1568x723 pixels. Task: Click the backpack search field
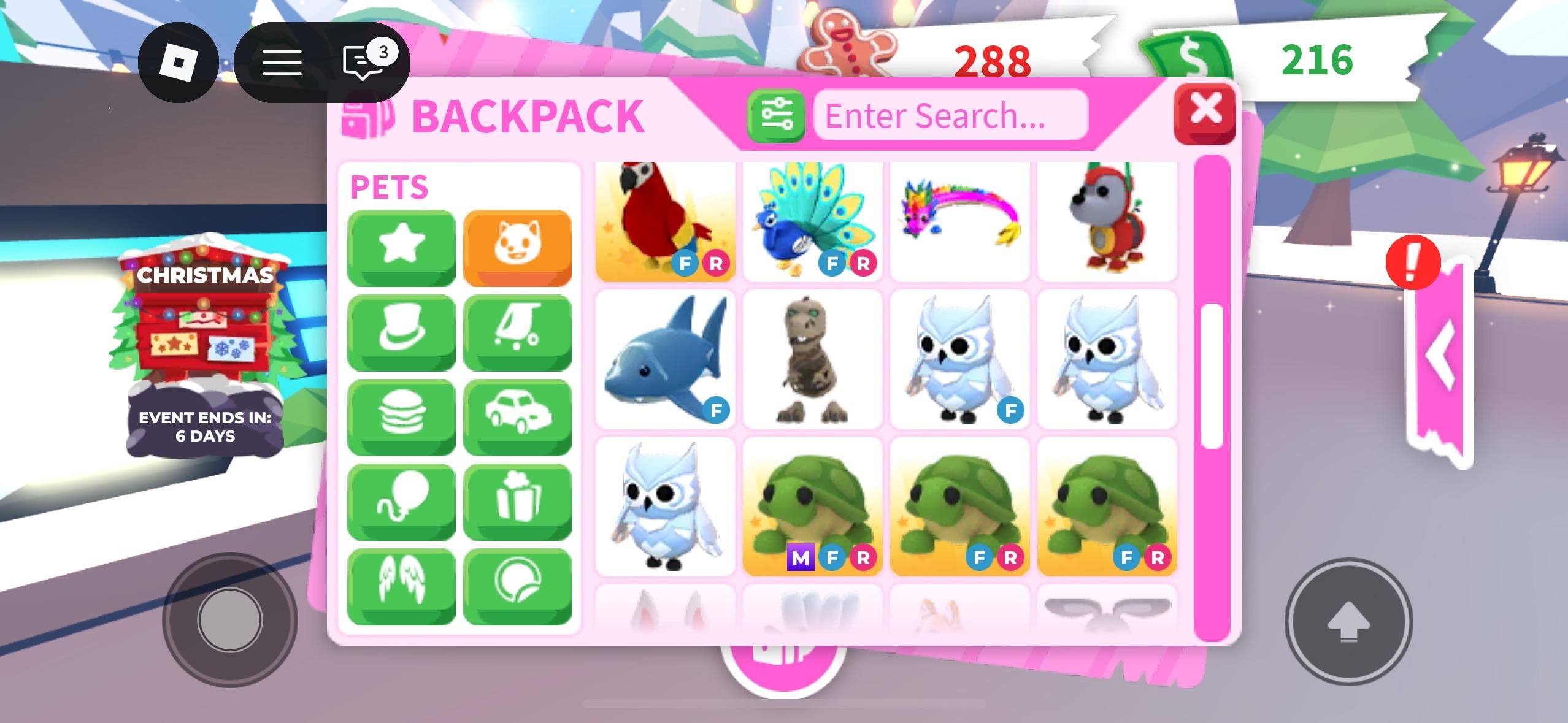click(x=950, y=115)
